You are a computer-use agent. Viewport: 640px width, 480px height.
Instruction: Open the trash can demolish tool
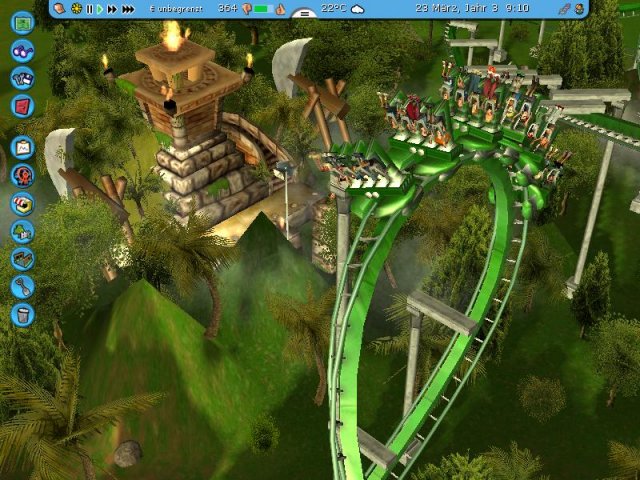22,315
